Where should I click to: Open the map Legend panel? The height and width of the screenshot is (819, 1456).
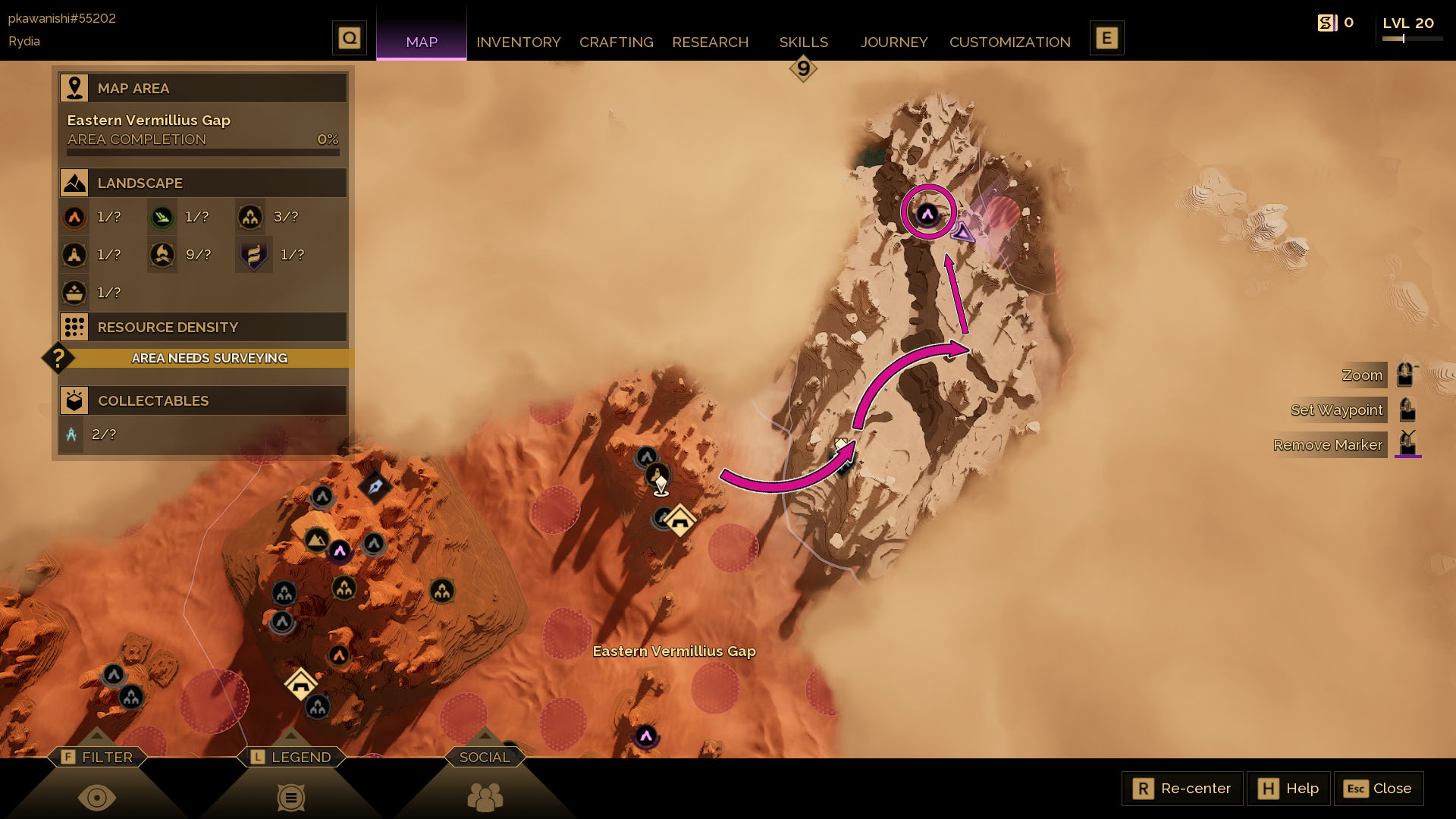point(292,757)
